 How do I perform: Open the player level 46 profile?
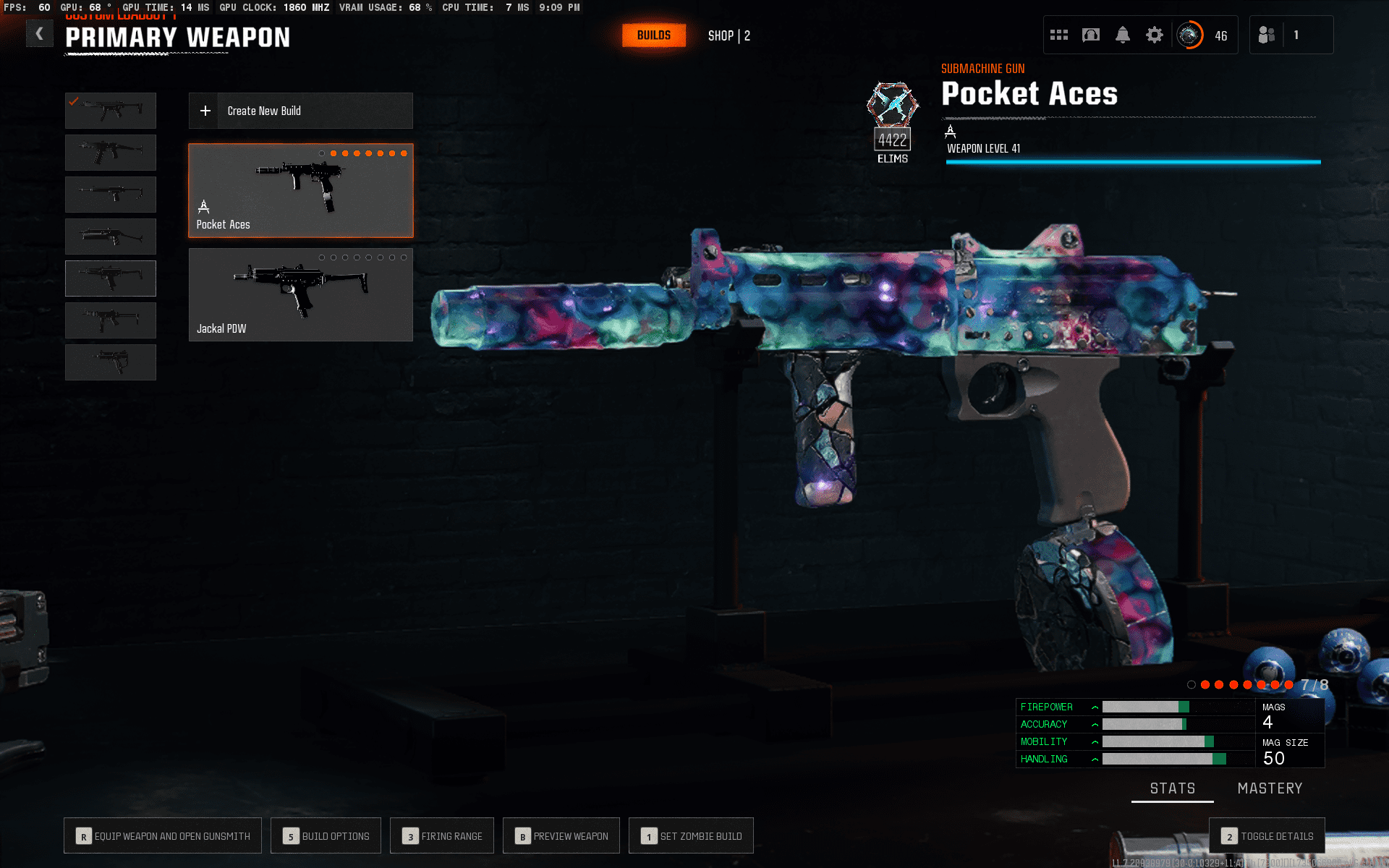1204,35
